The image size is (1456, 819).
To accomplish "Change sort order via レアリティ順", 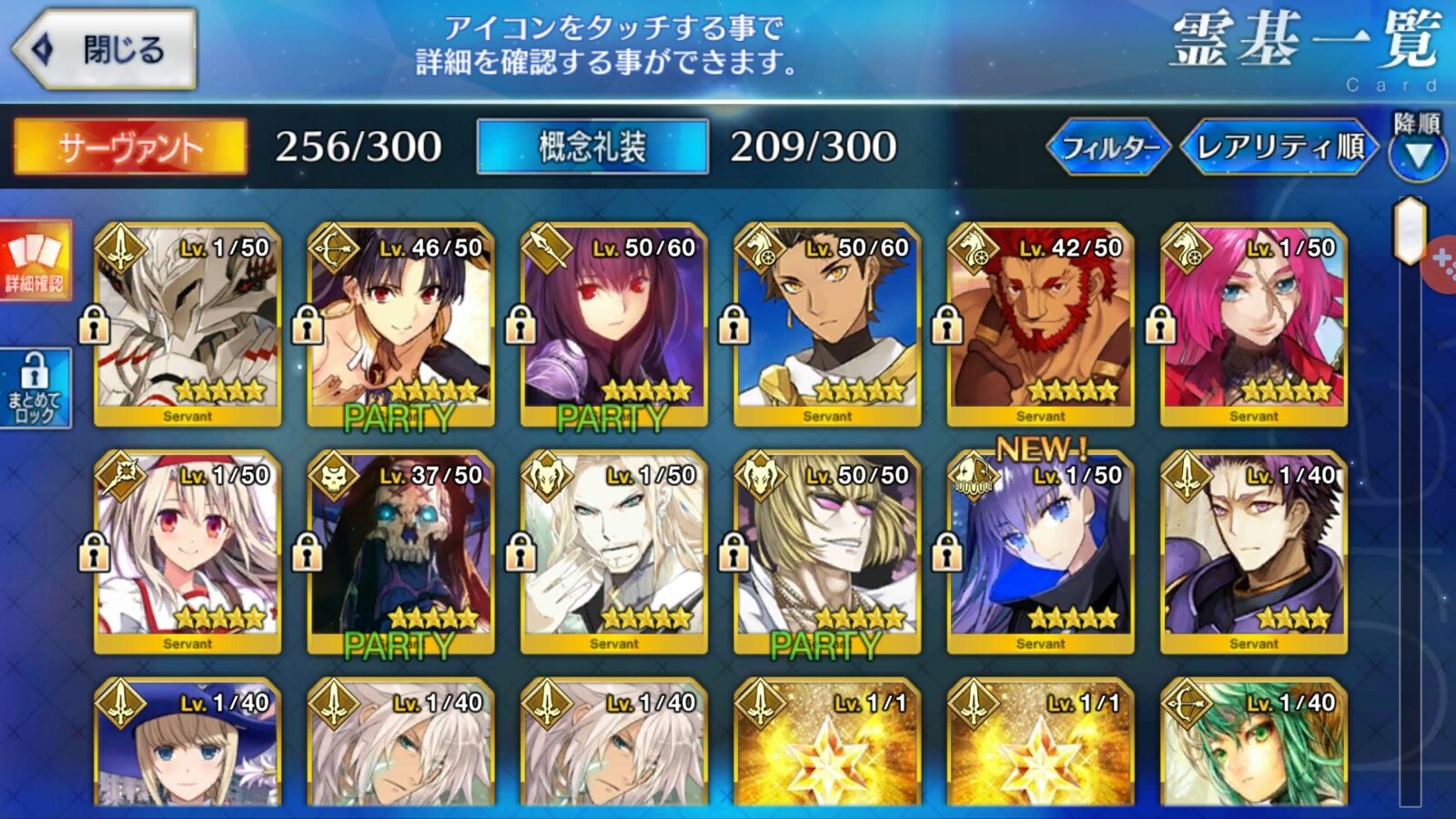I will [x=1279, y=147].
